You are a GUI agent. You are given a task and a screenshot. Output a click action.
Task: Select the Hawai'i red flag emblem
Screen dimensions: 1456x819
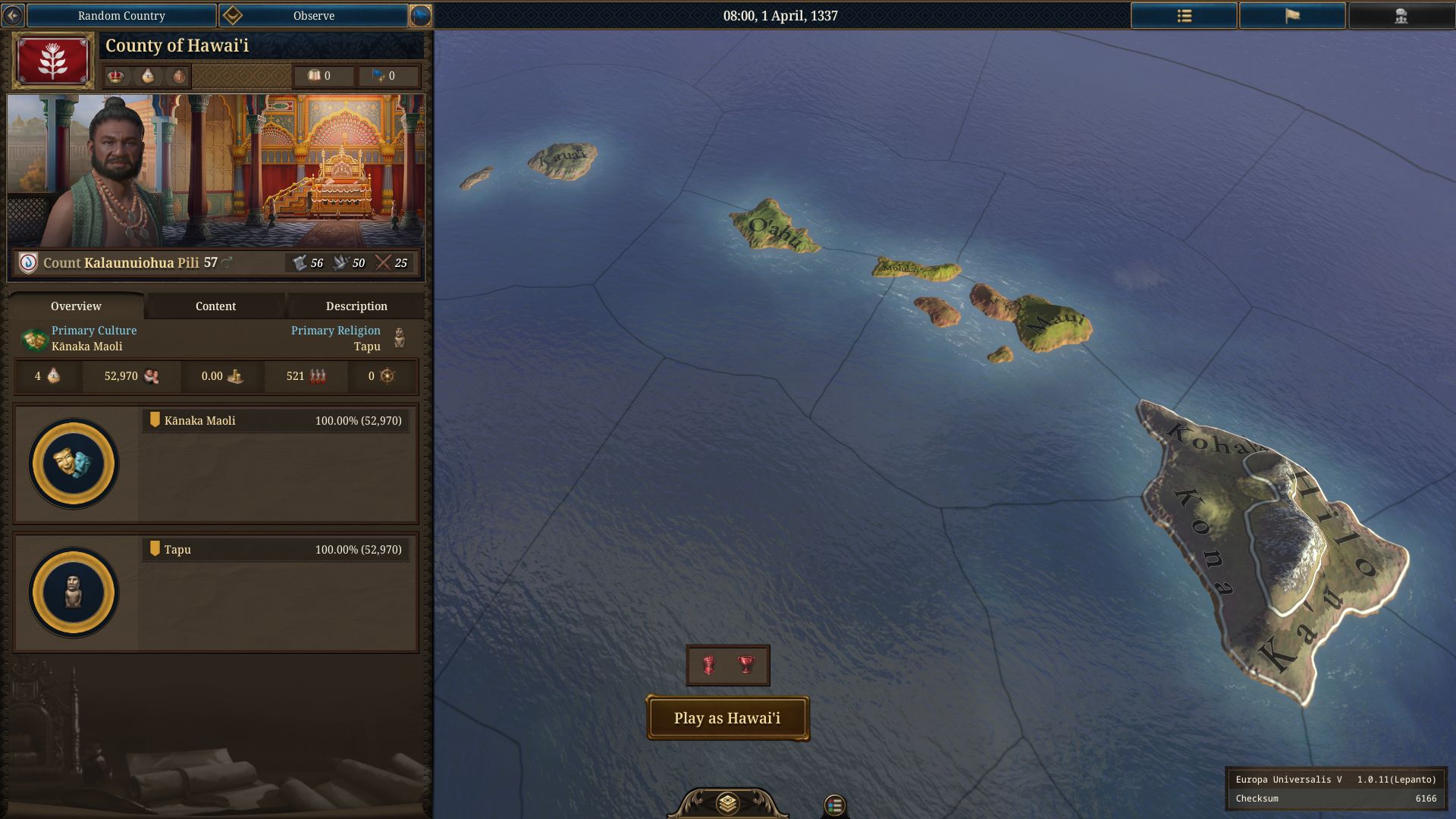pos(53,61)
